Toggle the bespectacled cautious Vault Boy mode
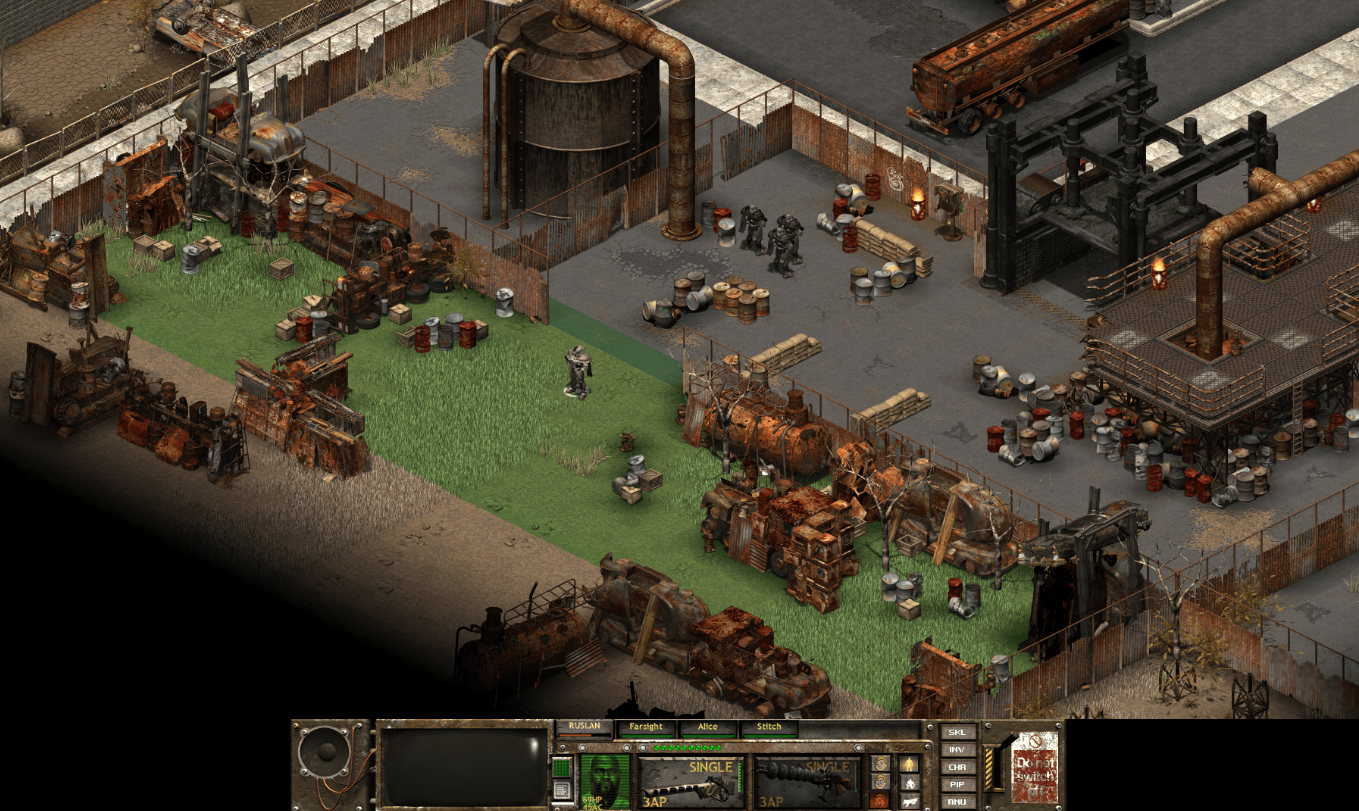1359x811 pixels. [x=880, y=782]
